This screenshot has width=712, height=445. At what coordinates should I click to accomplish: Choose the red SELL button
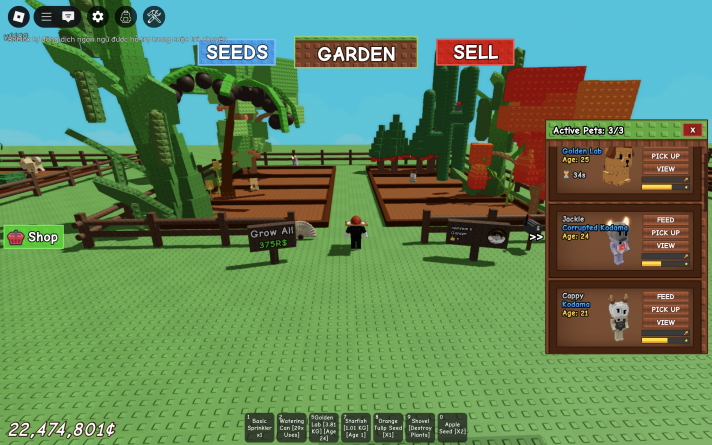475,52
